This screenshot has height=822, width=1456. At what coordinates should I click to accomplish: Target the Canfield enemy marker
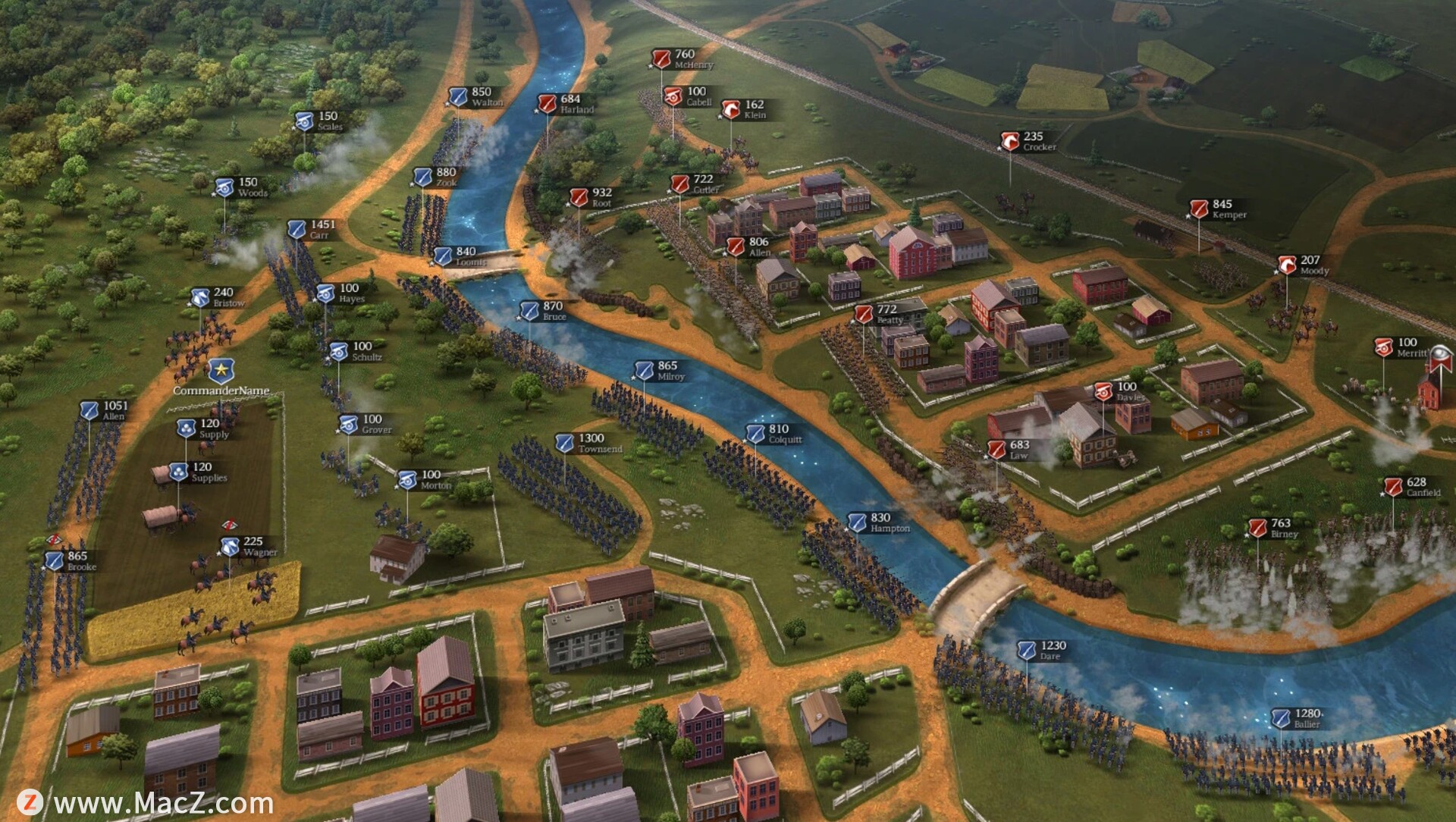[x=1393, y=487]
